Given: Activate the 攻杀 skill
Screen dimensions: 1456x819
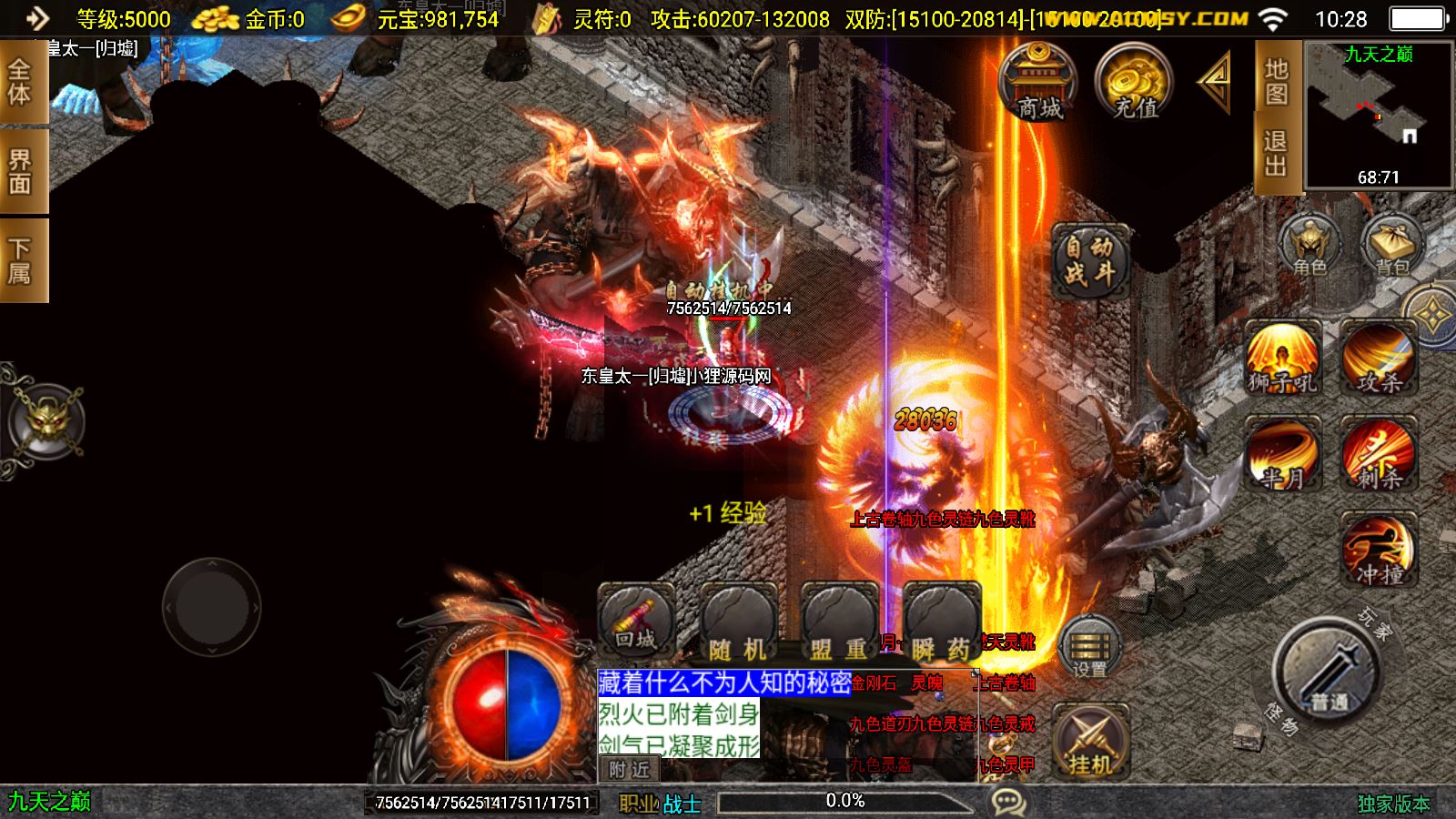Looking at the screenshot, I should pyautogui.click(x=1380, y=359).
